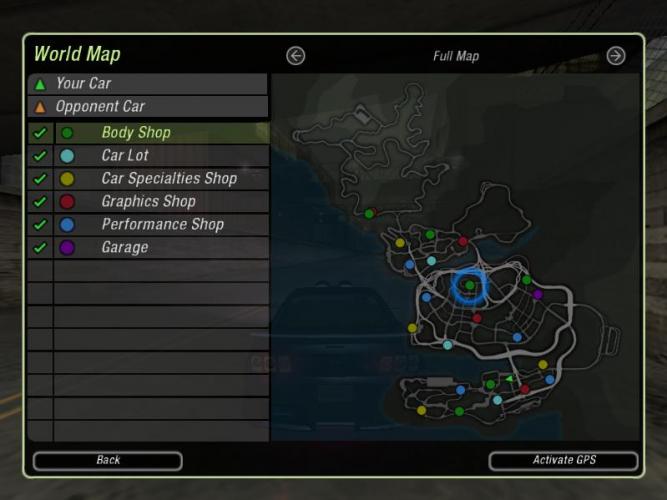Image resolution: width=667 pixels, height=500 pixels.
Task: Select the blue-circled Body Shop marker
Action: (x=468, y=286)
